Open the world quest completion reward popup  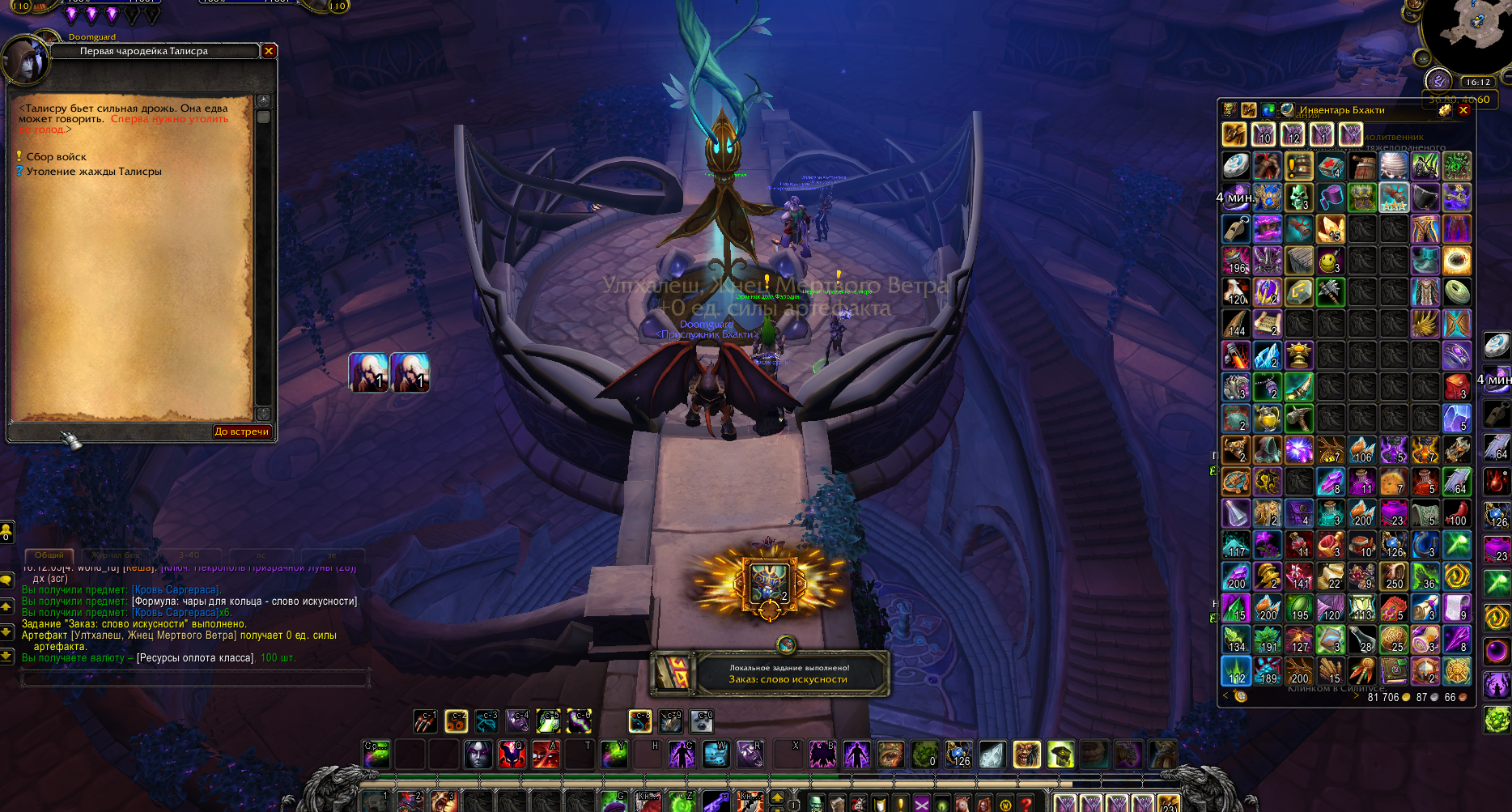point(770,674)
